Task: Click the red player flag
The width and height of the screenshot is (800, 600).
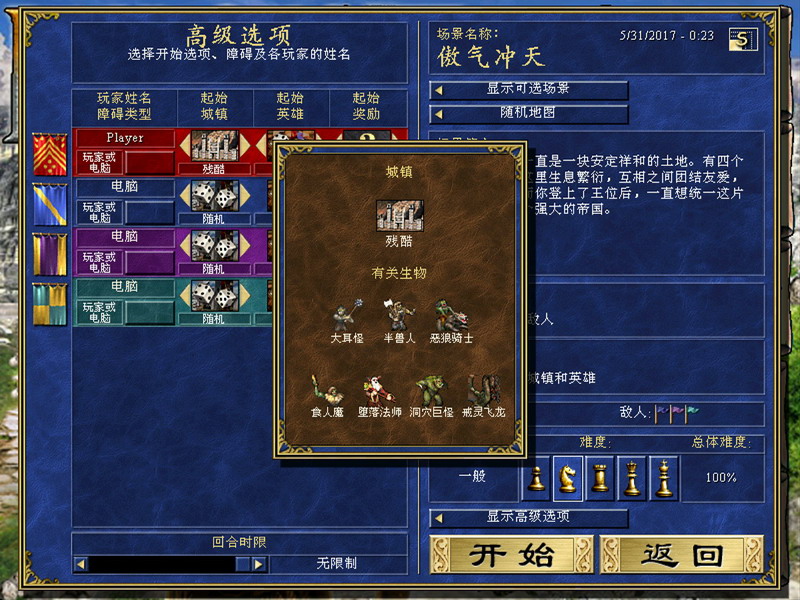Action: point(50,153)
